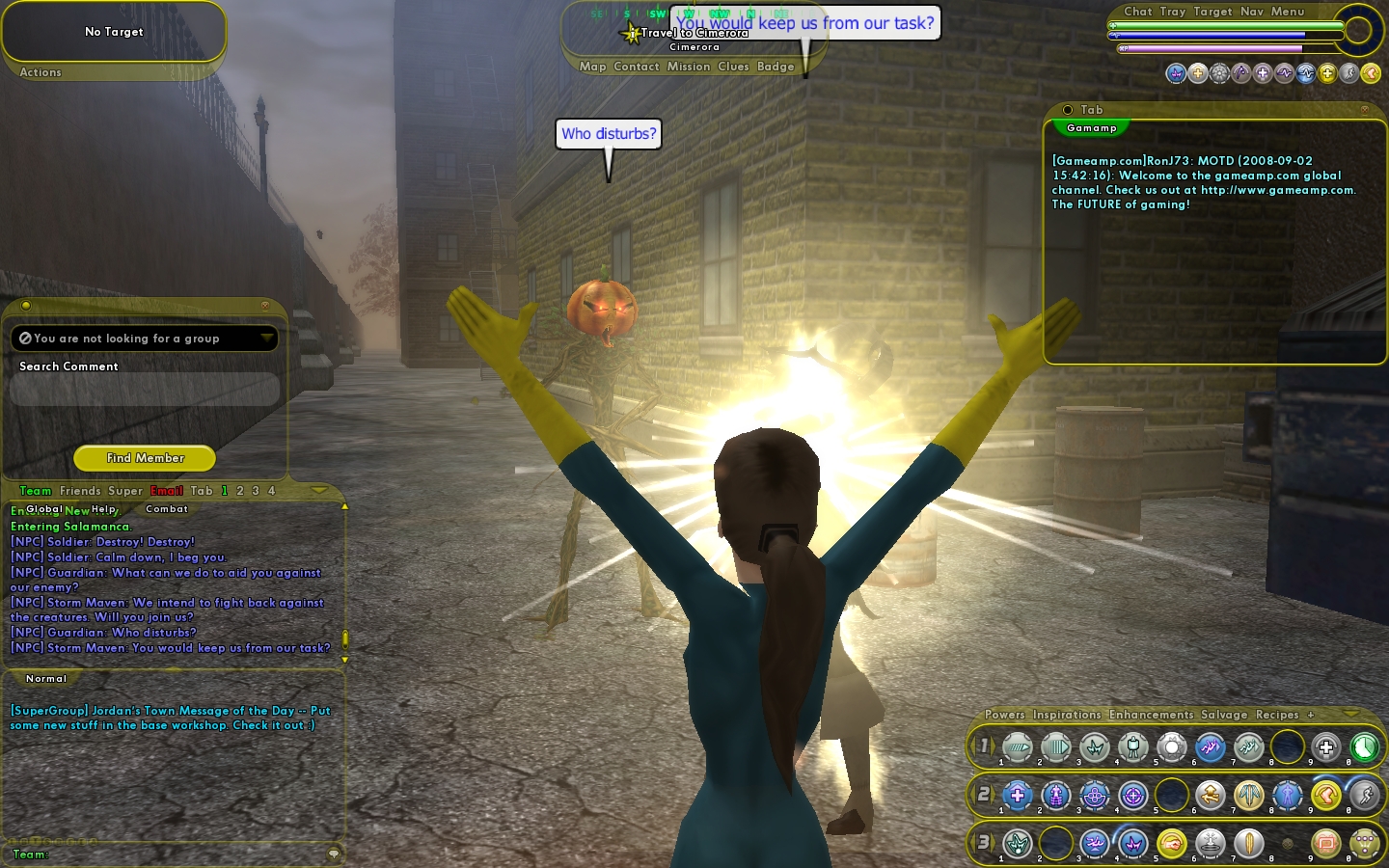This screenshot has height=868, width=1389.
Task: Open the red Email tab
Action: coord(167,491)
